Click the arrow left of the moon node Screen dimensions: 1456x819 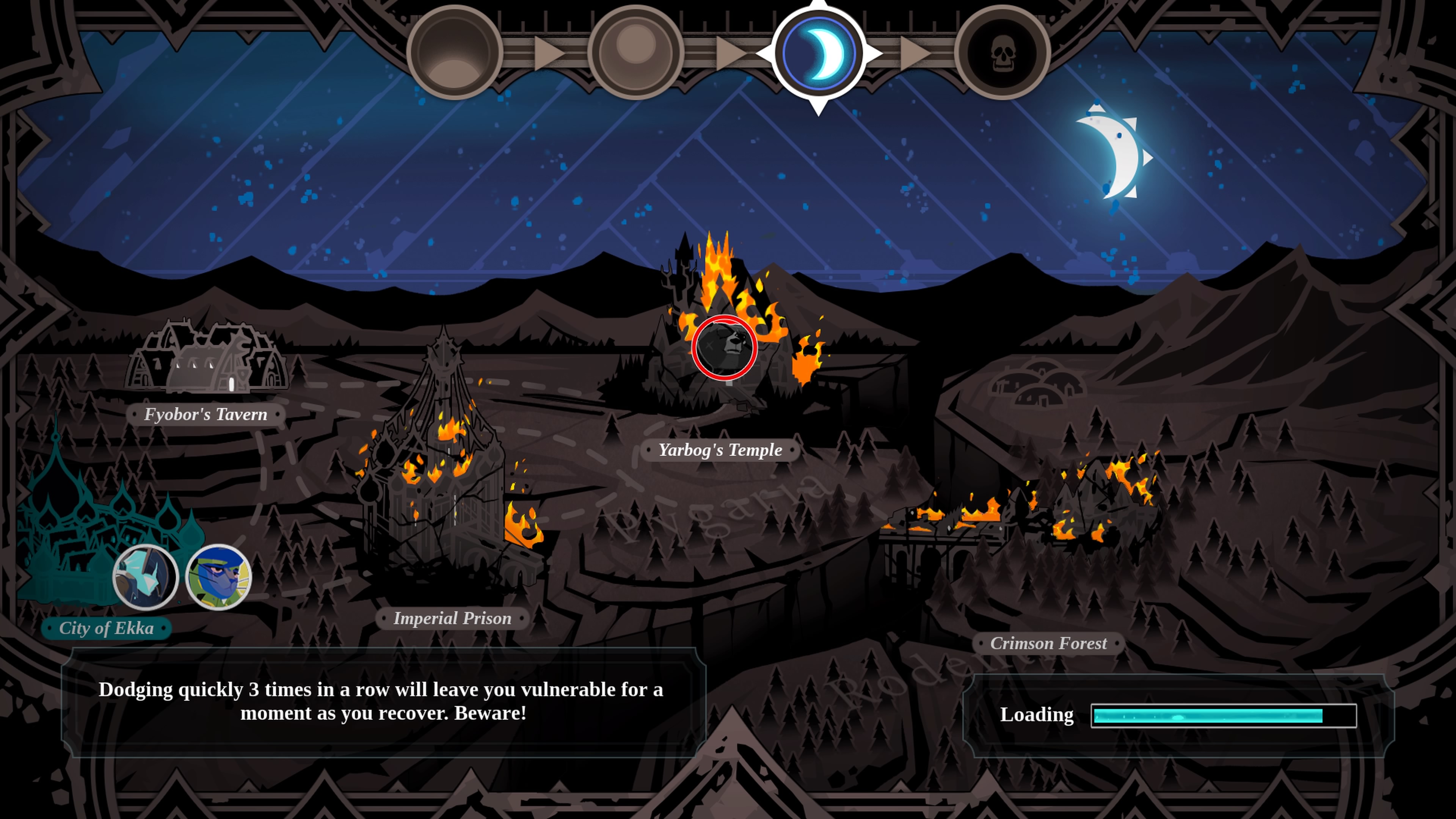point(731,54)
